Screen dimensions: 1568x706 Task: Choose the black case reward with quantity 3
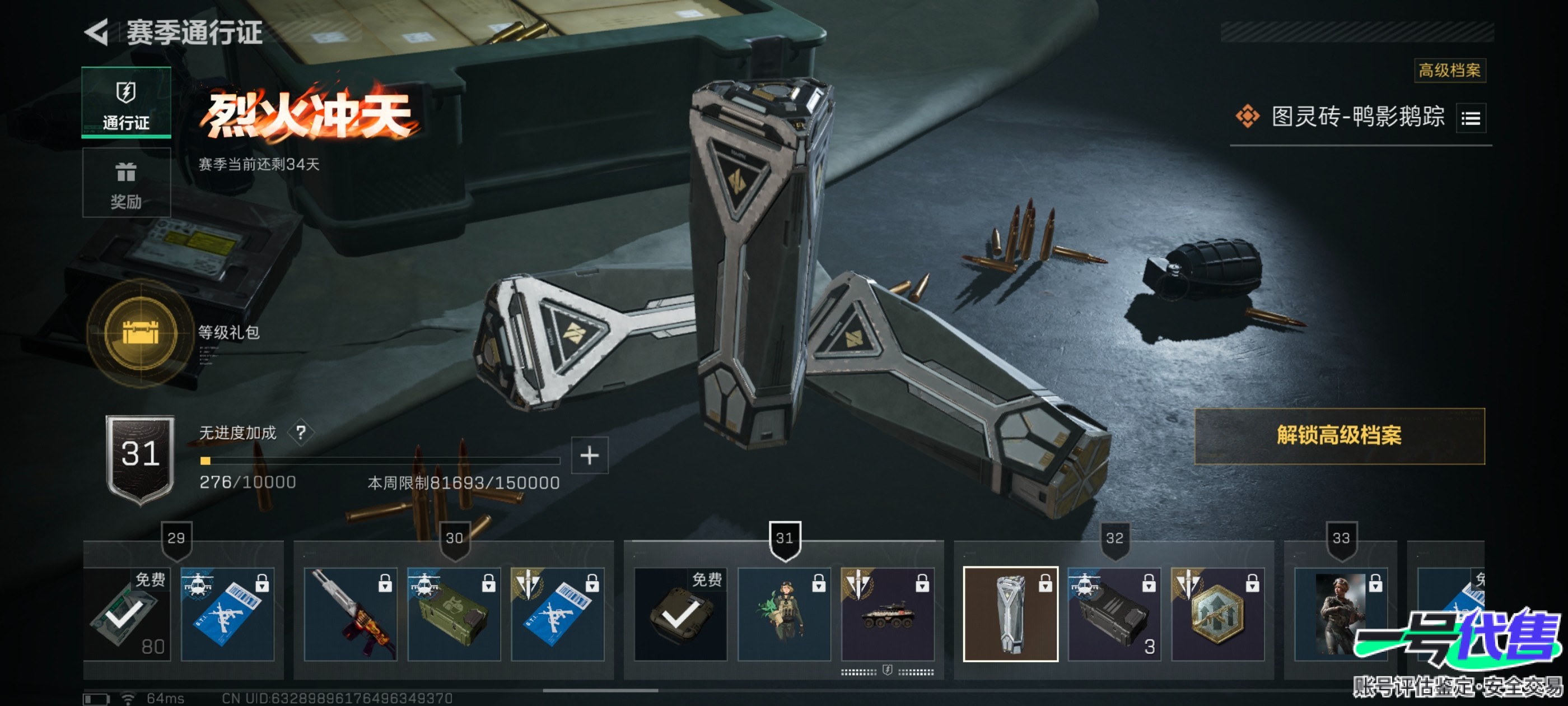pyautogui.click(x=1114, y=614)
